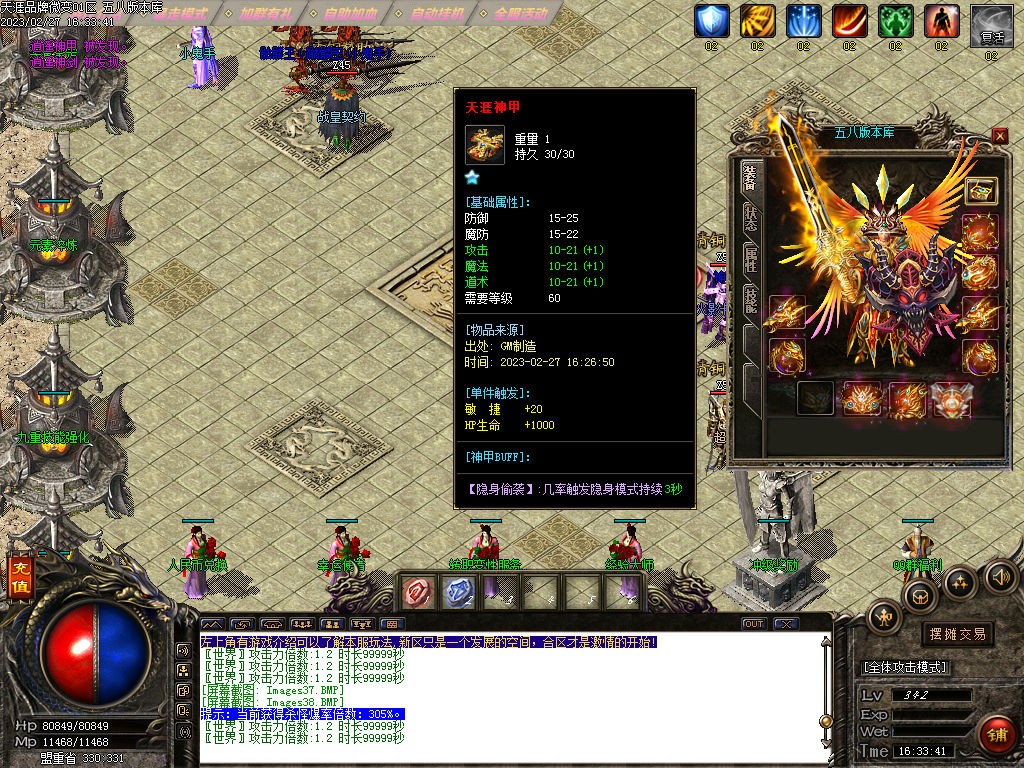Select the 技能 skills tab
The width and height of the screenshot is (1024, 768).
[750, 301]
